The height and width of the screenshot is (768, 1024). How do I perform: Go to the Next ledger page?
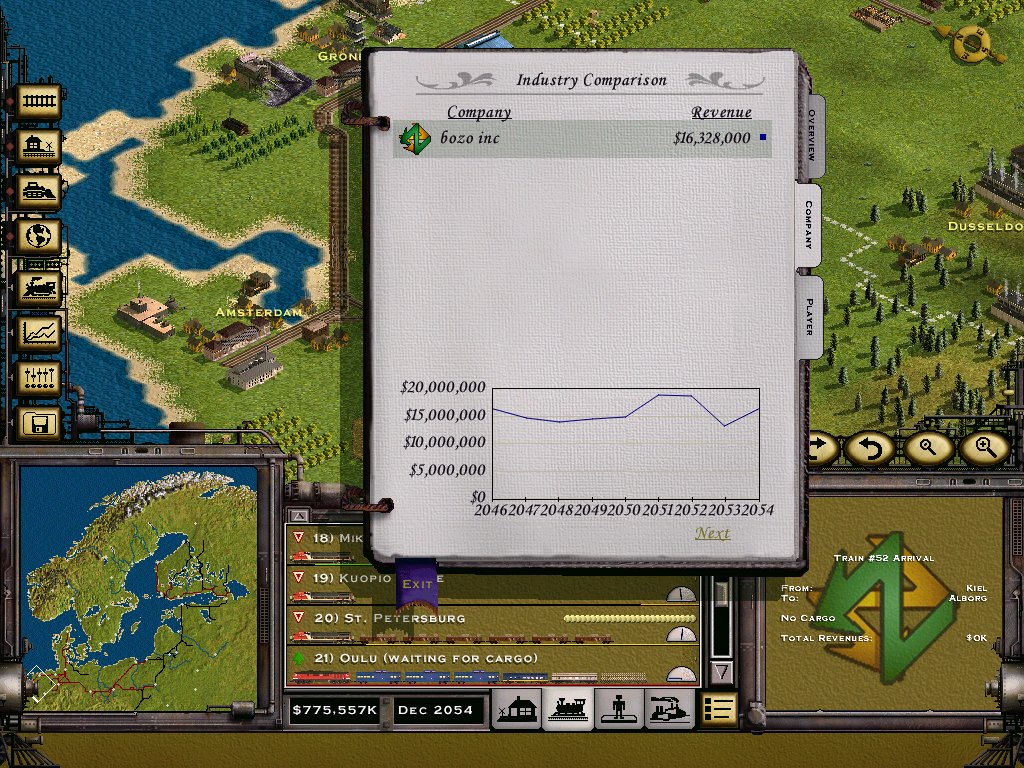tap(712, 533)
